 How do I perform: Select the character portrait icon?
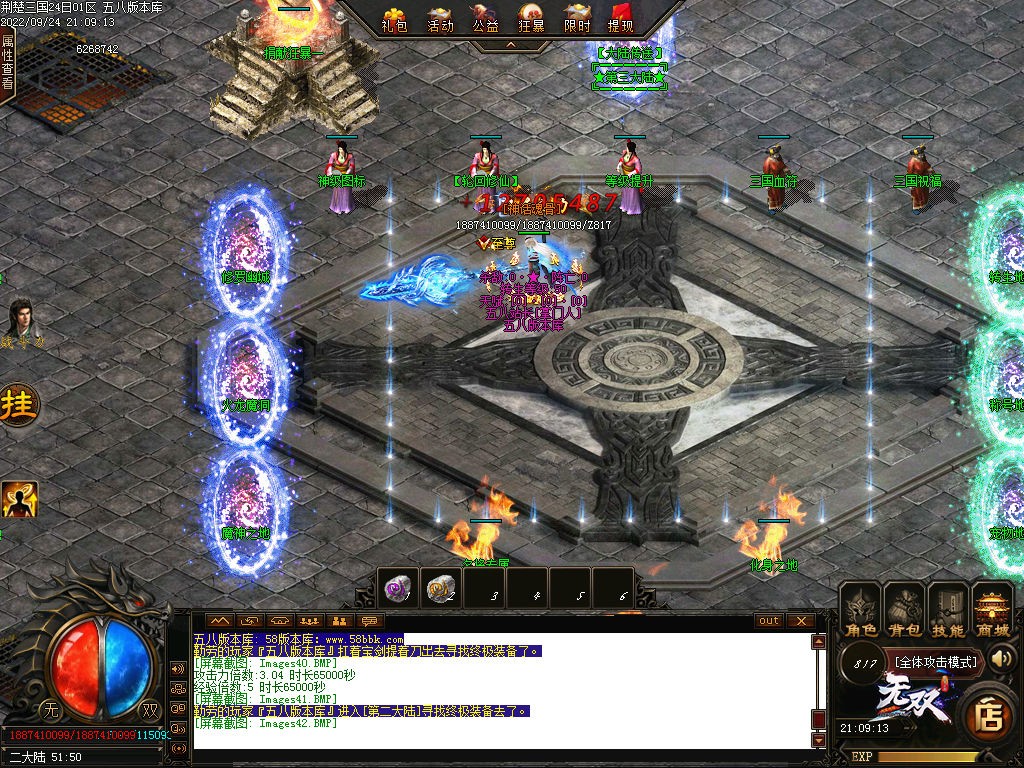point(21,319)
